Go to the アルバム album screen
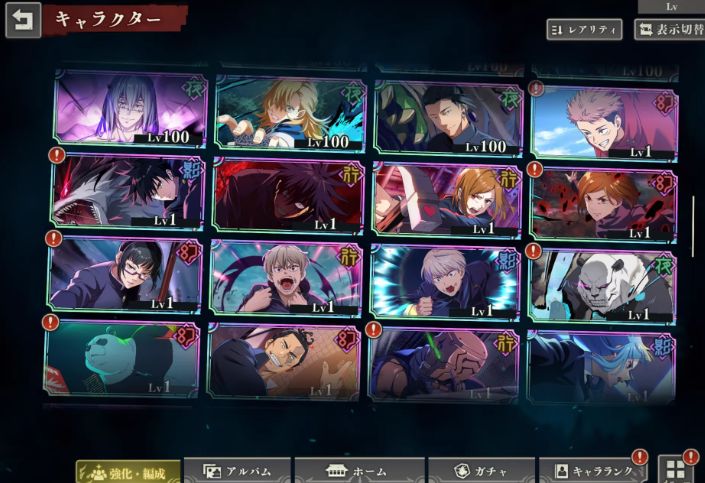 [237, 472]
